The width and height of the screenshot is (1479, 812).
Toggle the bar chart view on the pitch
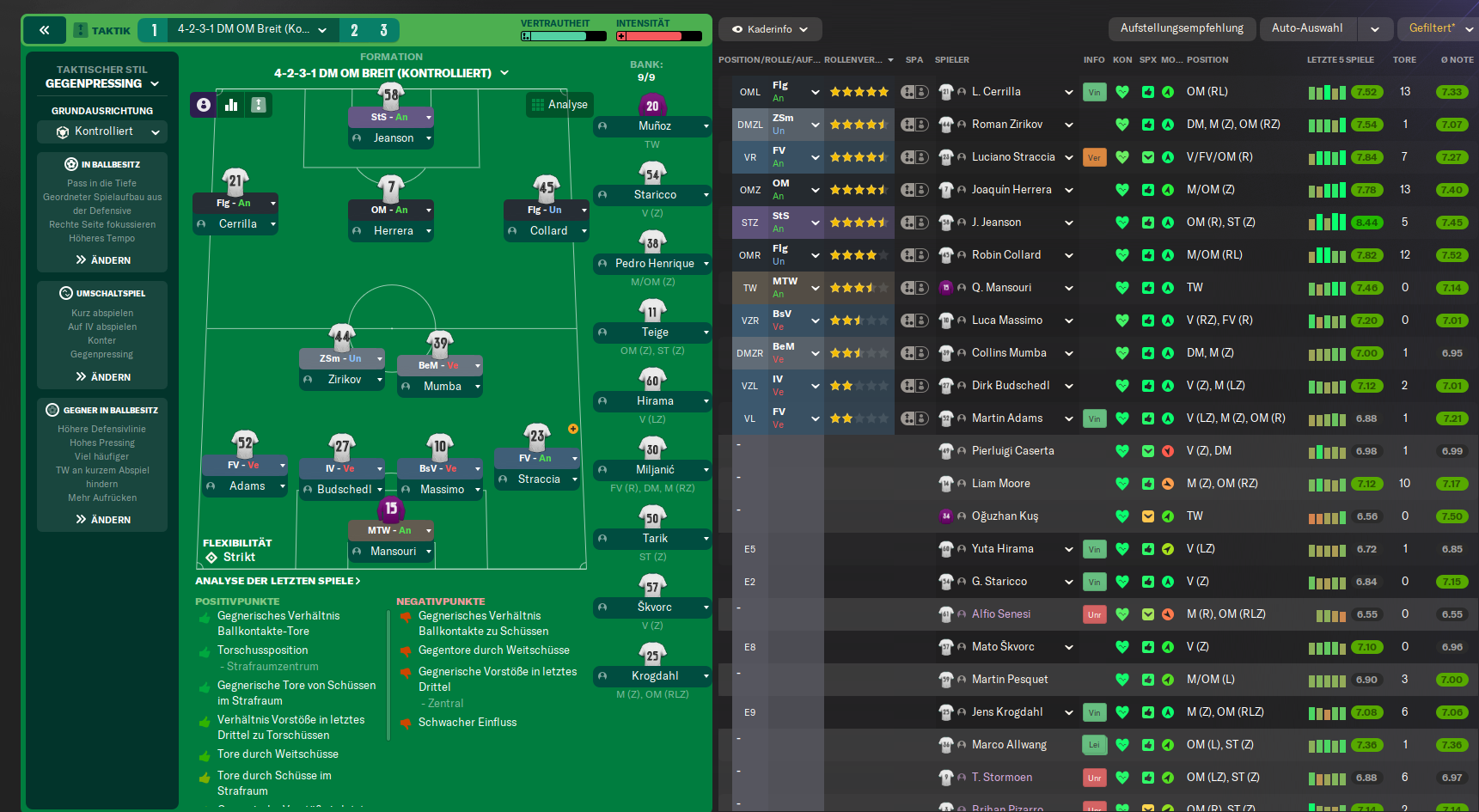pyautogui.click(x=230, y=104)
